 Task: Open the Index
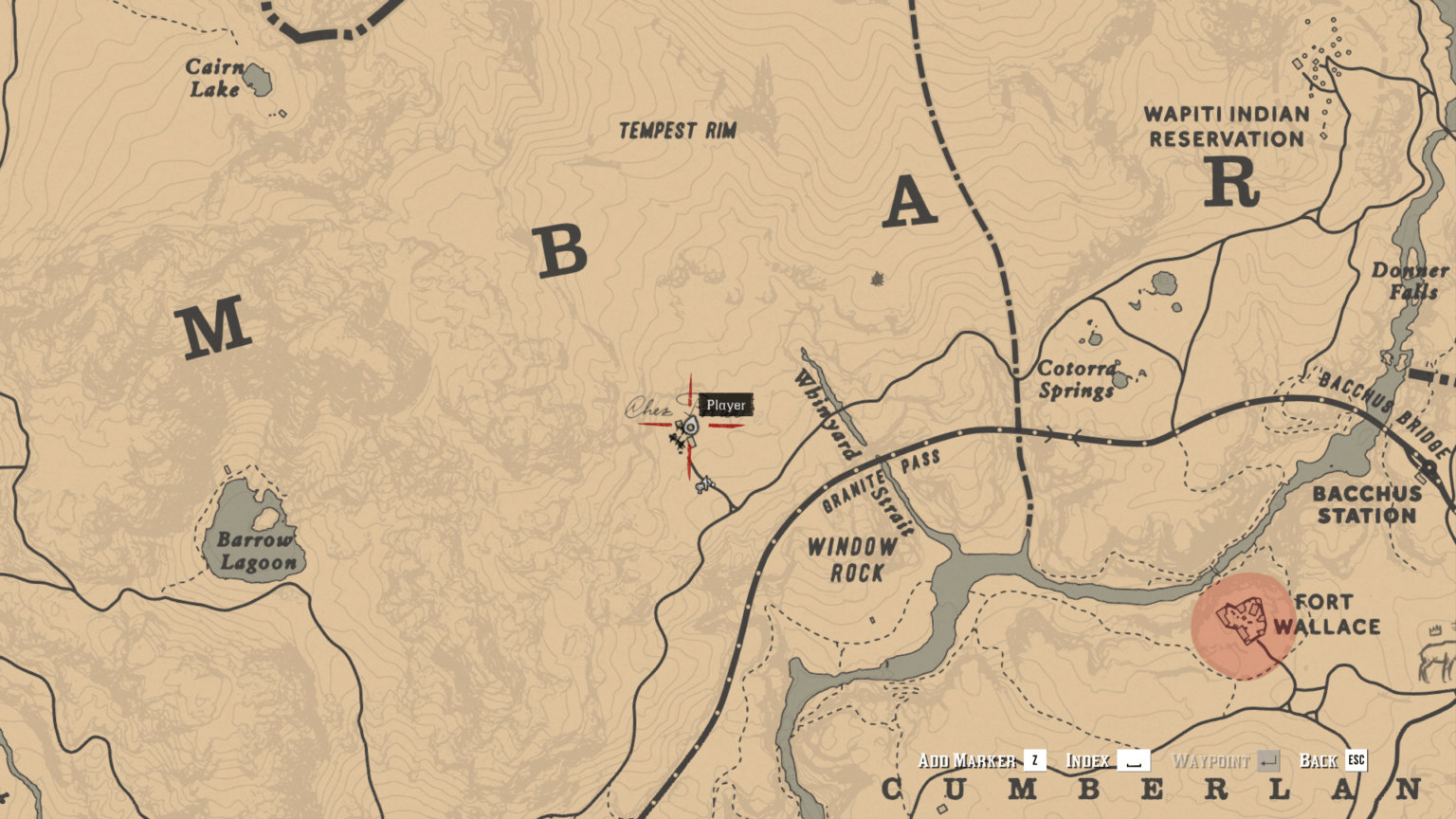1090,760
